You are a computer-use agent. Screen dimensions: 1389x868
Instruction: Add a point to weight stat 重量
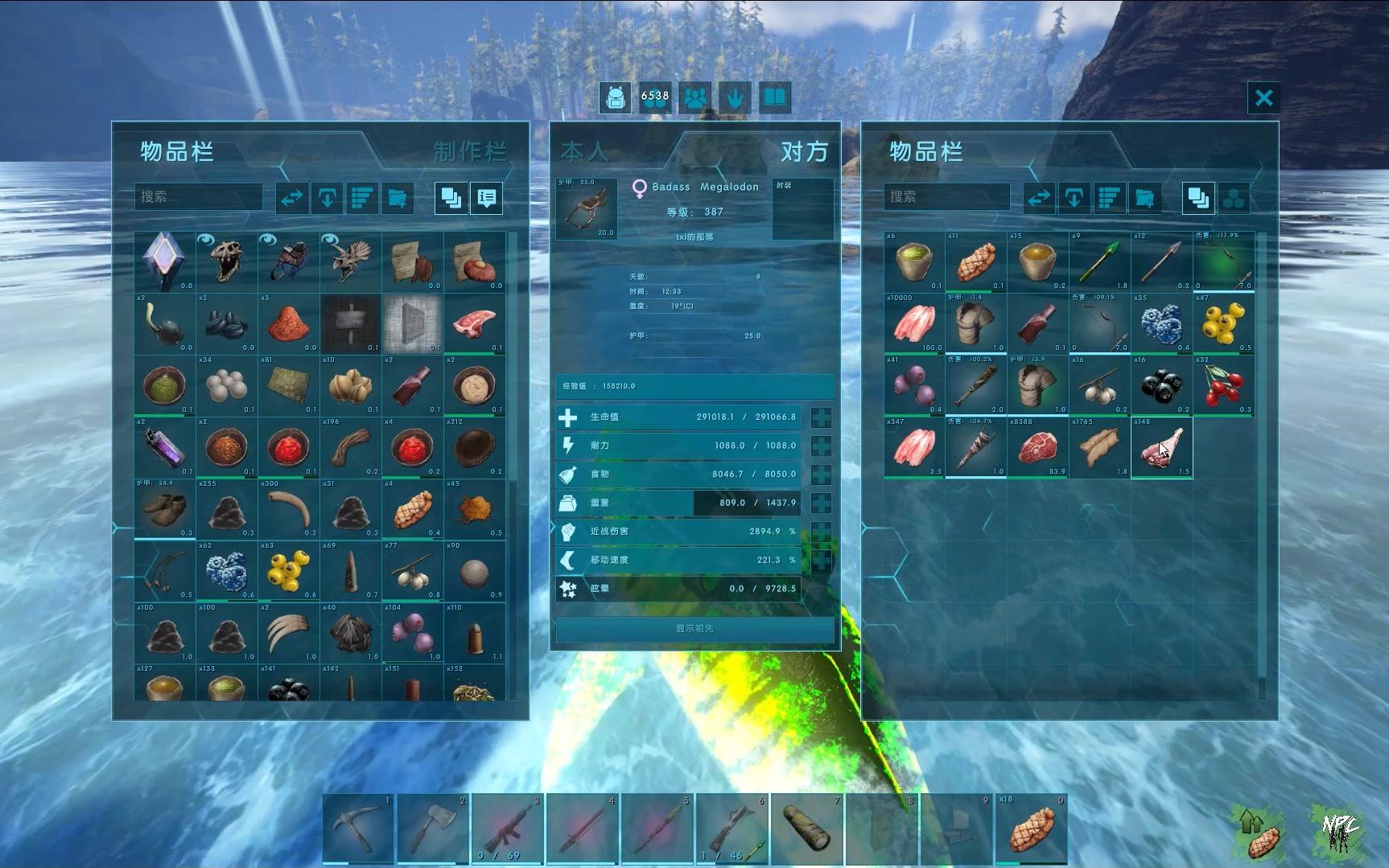[x=821, y=503]
